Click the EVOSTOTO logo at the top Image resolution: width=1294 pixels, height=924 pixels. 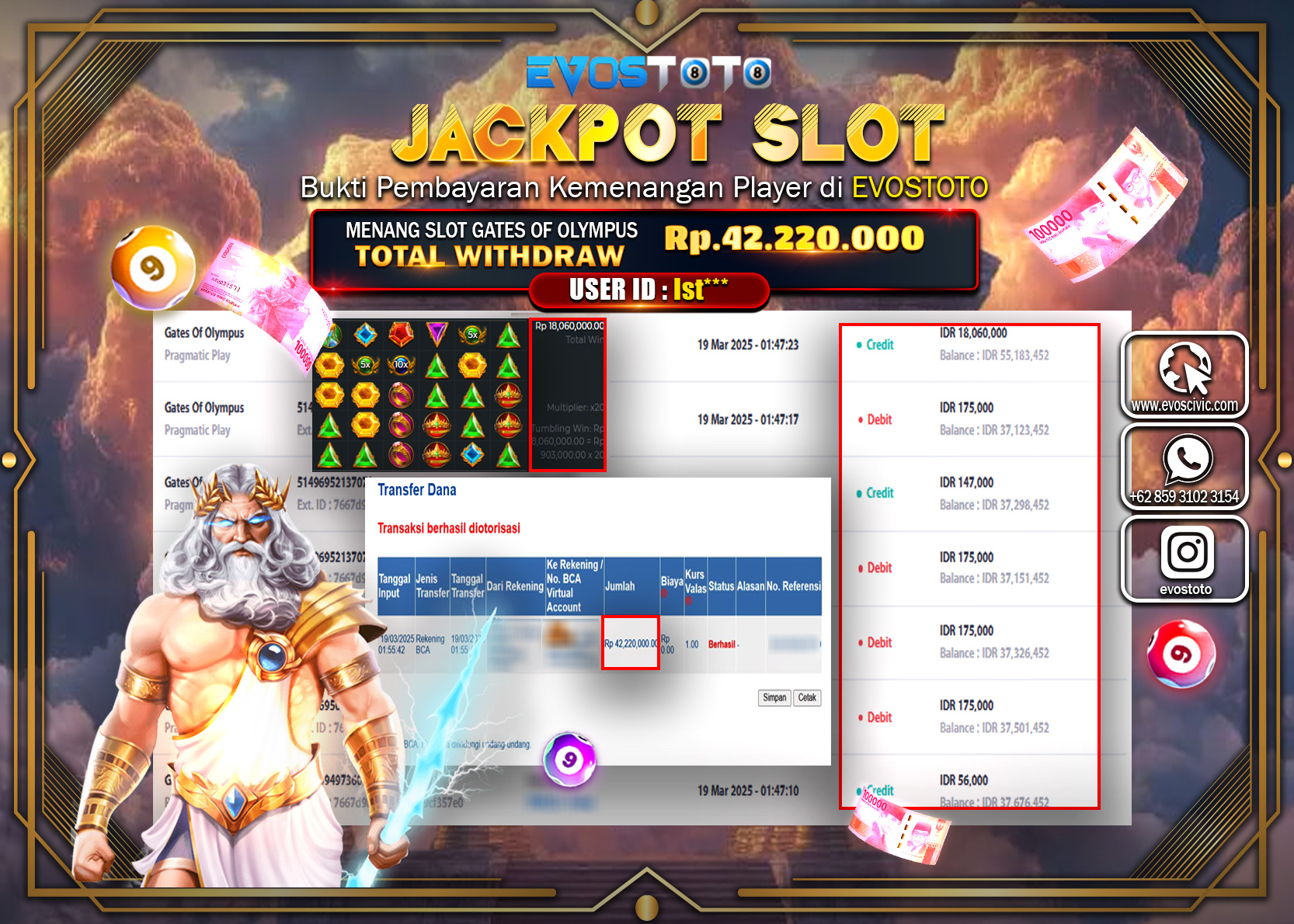click(647, 75)
